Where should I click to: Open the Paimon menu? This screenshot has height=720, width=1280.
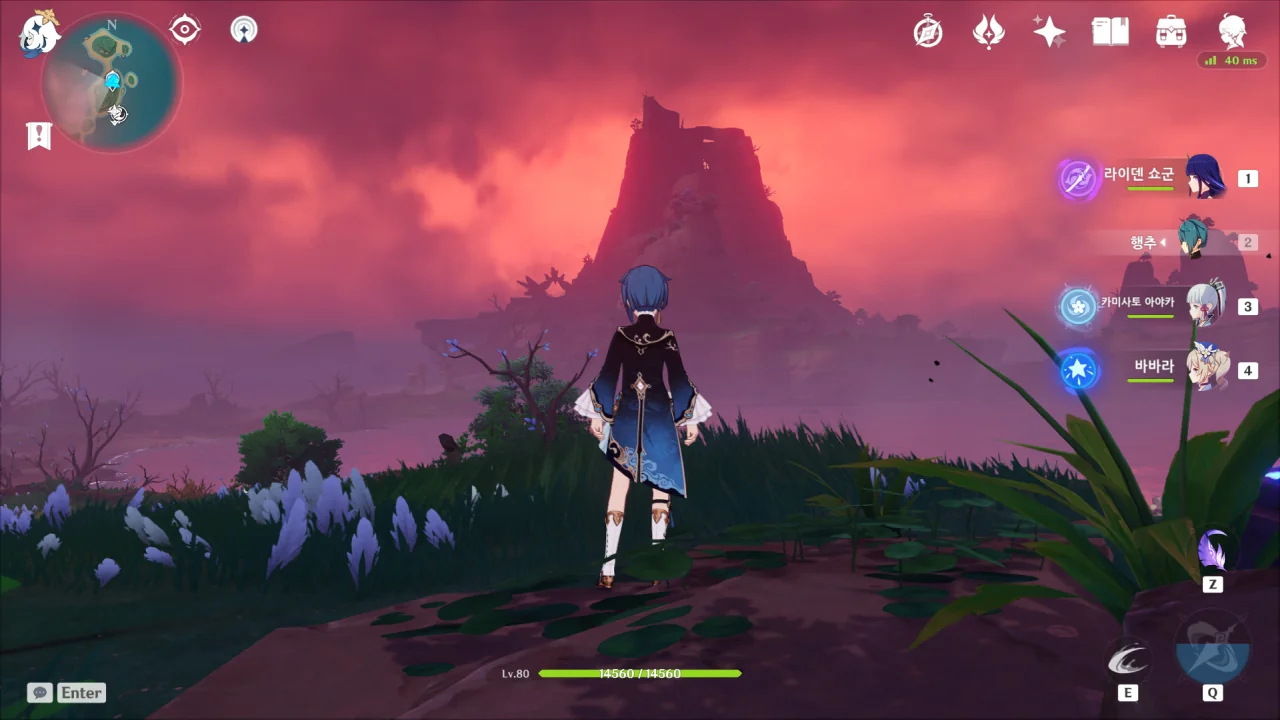click(38, 33)
